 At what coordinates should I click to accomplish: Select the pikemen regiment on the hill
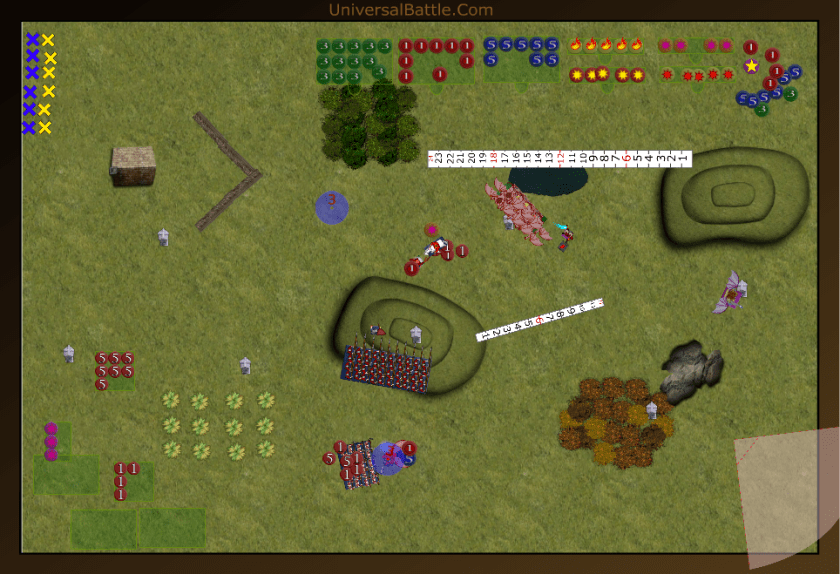tap(386, 368)
